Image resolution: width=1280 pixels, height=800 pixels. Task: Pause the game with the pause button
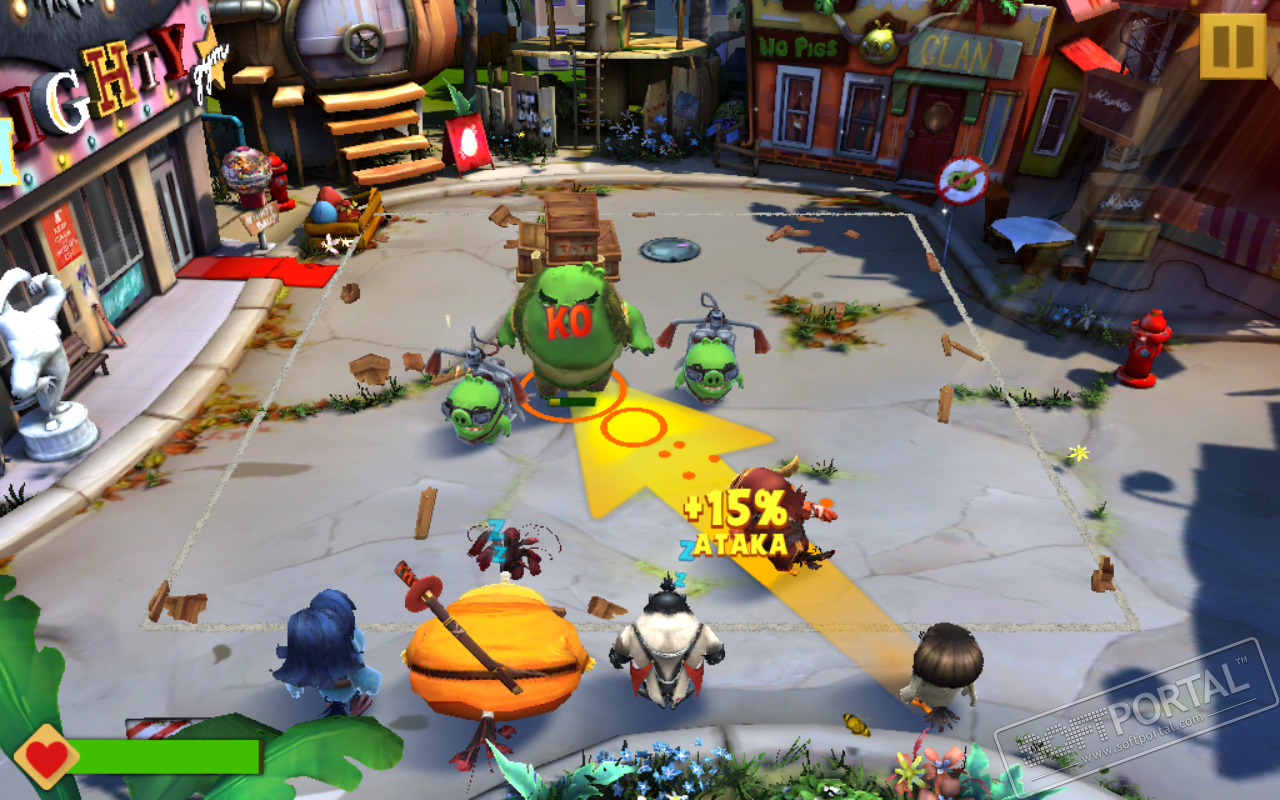coord(1232,46)
